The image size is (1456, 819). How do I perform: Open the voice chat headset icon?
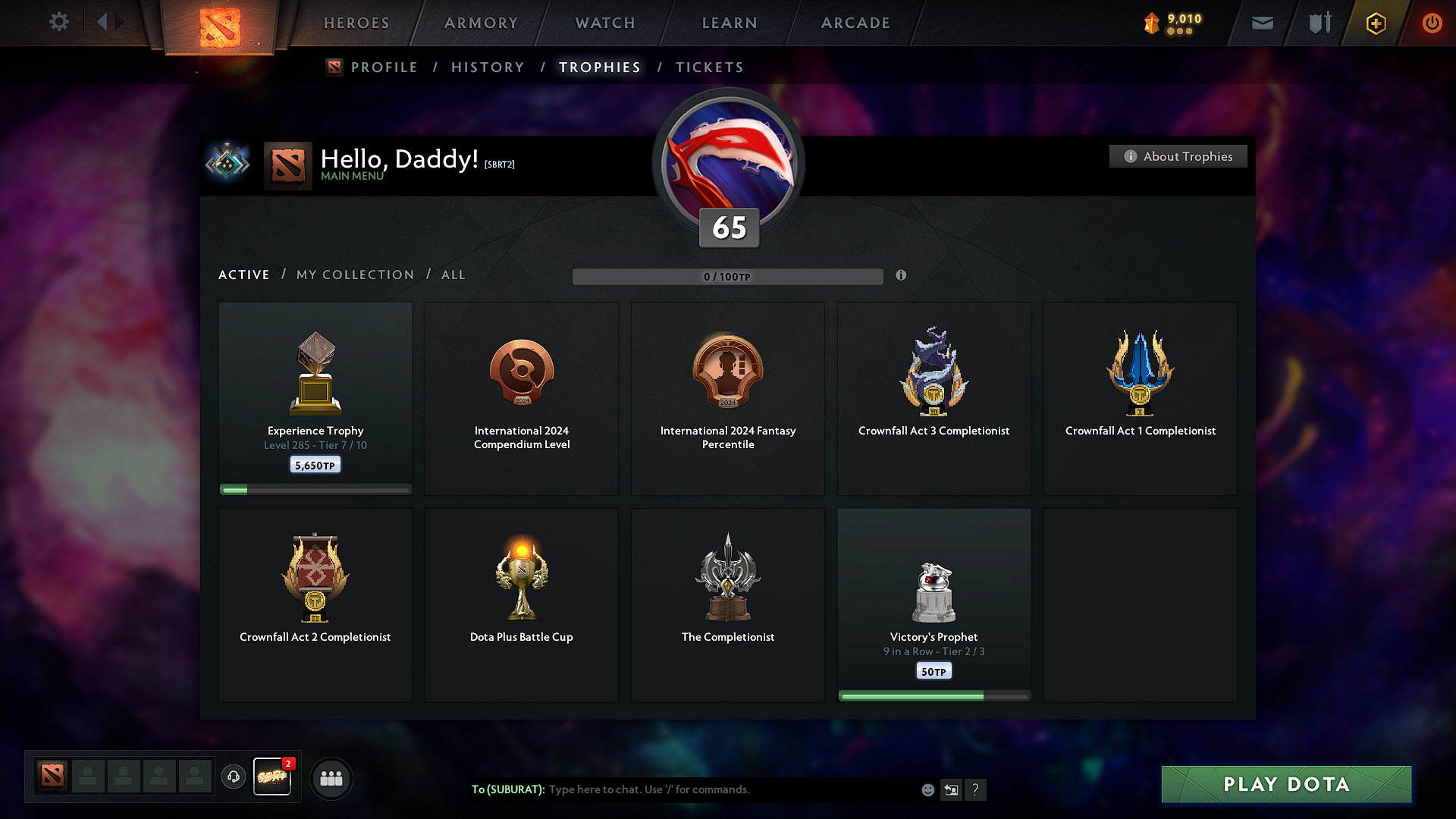tap(234, 777)
